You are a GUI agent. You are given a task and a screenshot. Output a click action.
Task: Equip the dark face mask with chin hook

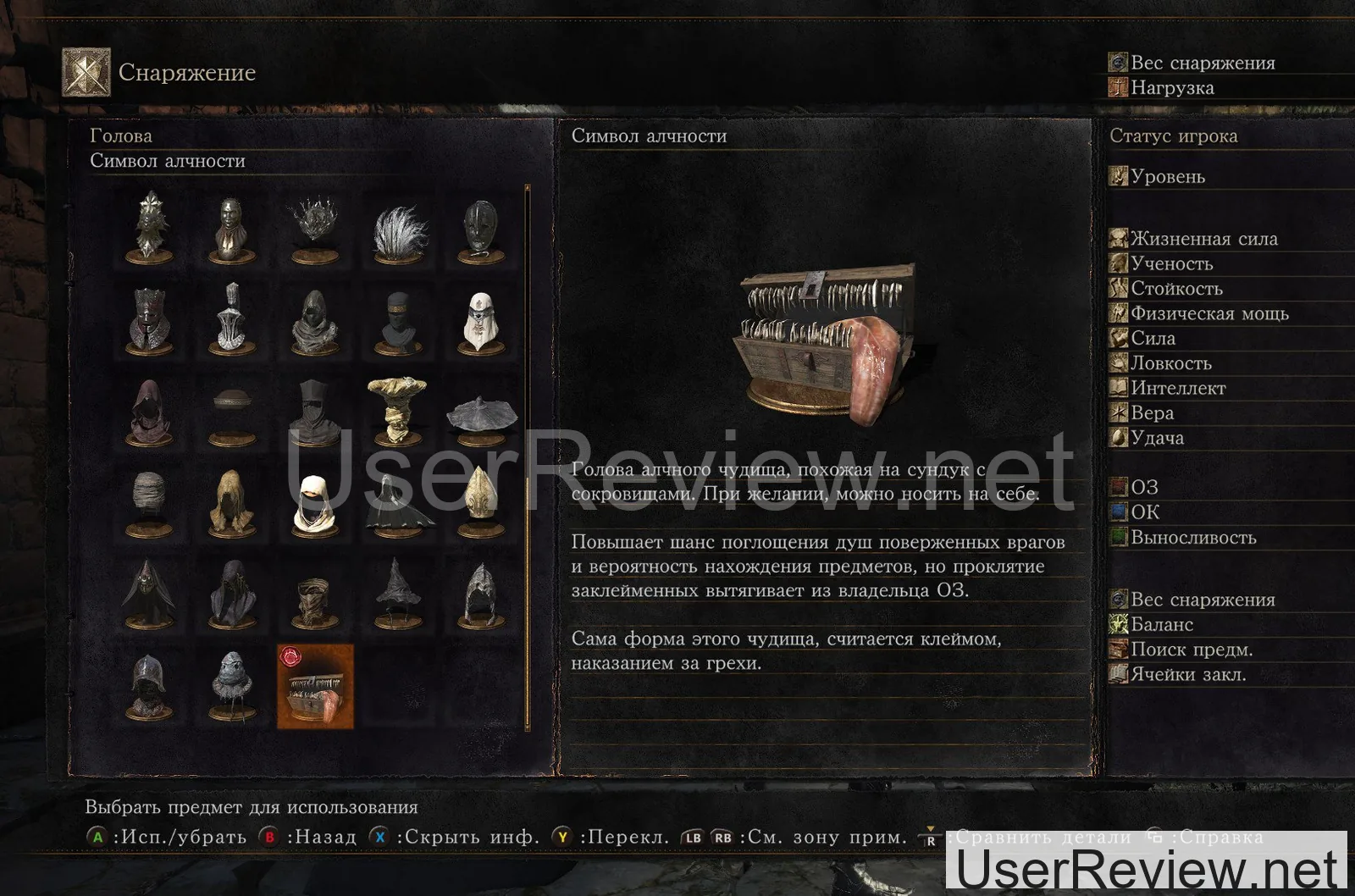click(x=480, y=229)
